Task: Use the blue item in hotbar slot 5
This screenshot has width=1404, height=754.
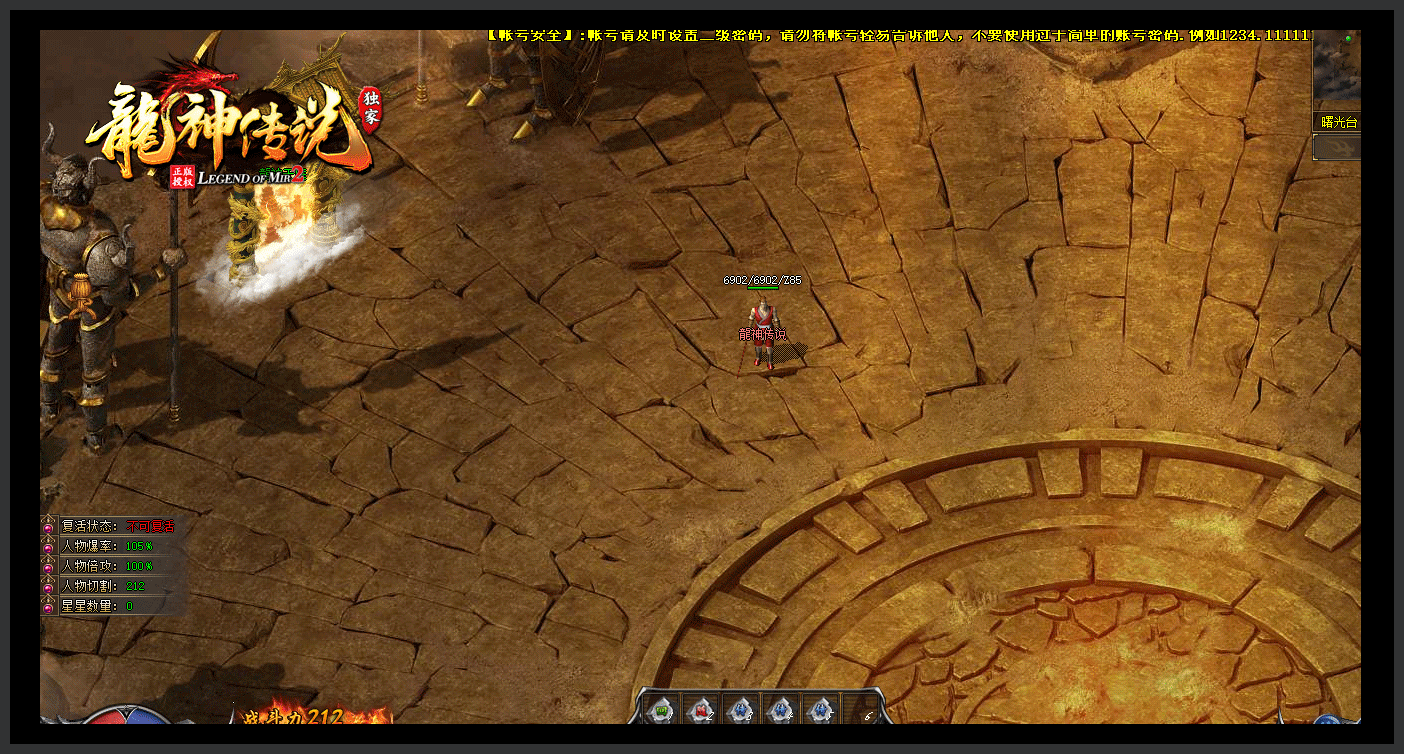Action: (x=820, y=709)
